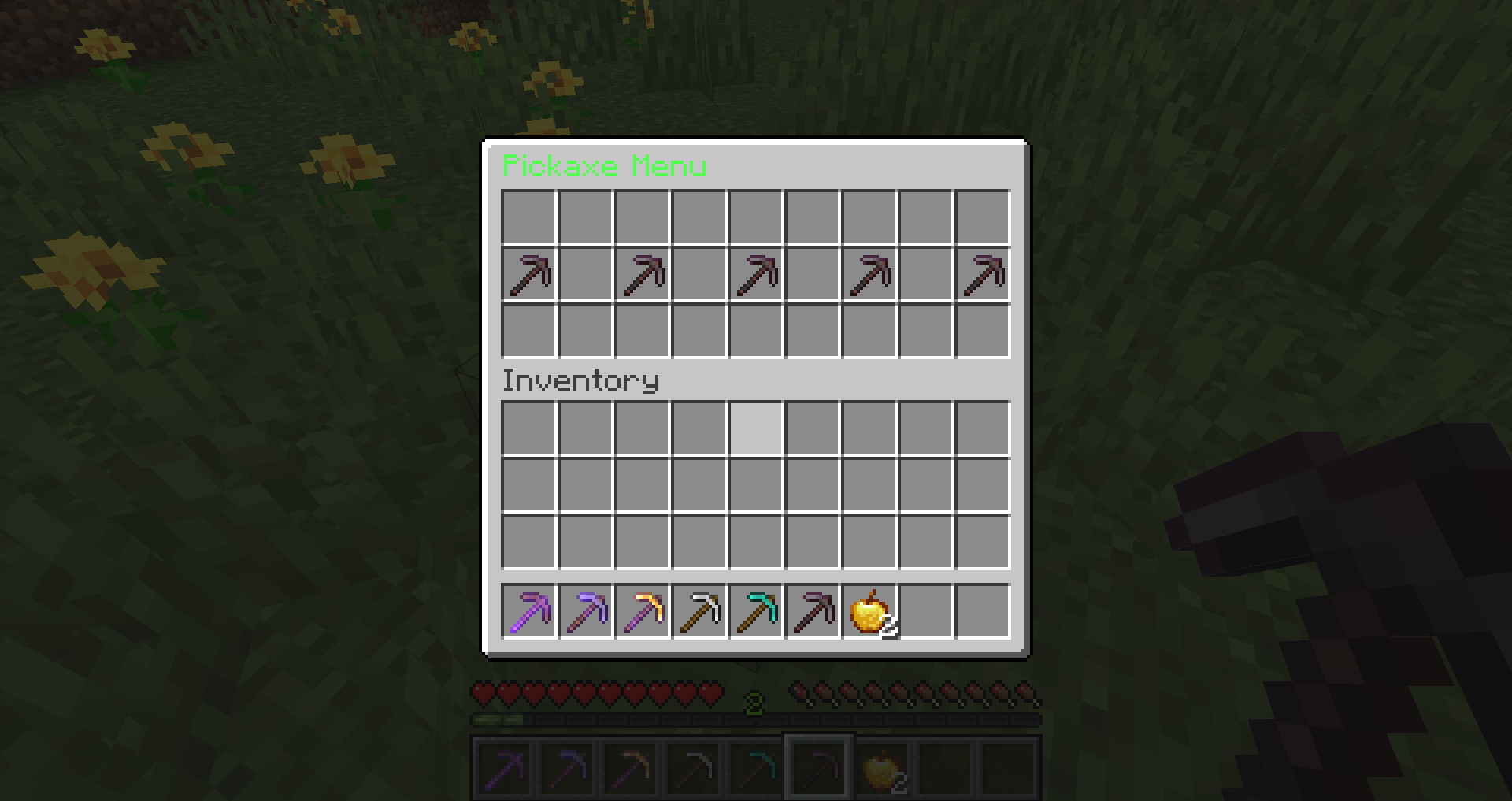Viewport: 1512px width, 801px height.
Task: Select the first netherite pickaxe in the Pickaxe Menu
Action: pyautogui.click(x=529, y=274)
